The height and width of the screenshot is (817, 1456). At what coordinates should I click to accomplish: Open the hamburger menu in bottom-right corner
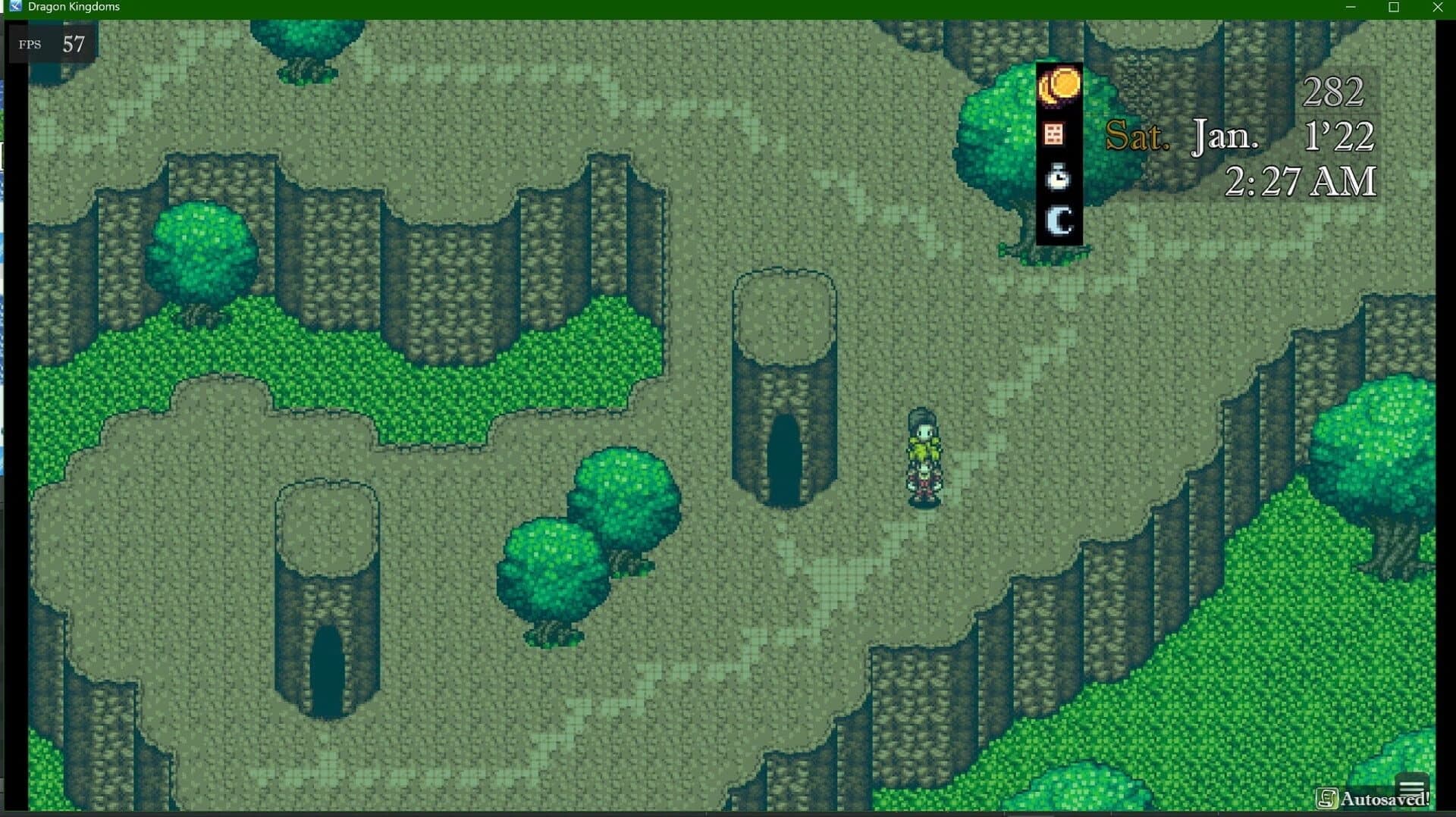1412,784
